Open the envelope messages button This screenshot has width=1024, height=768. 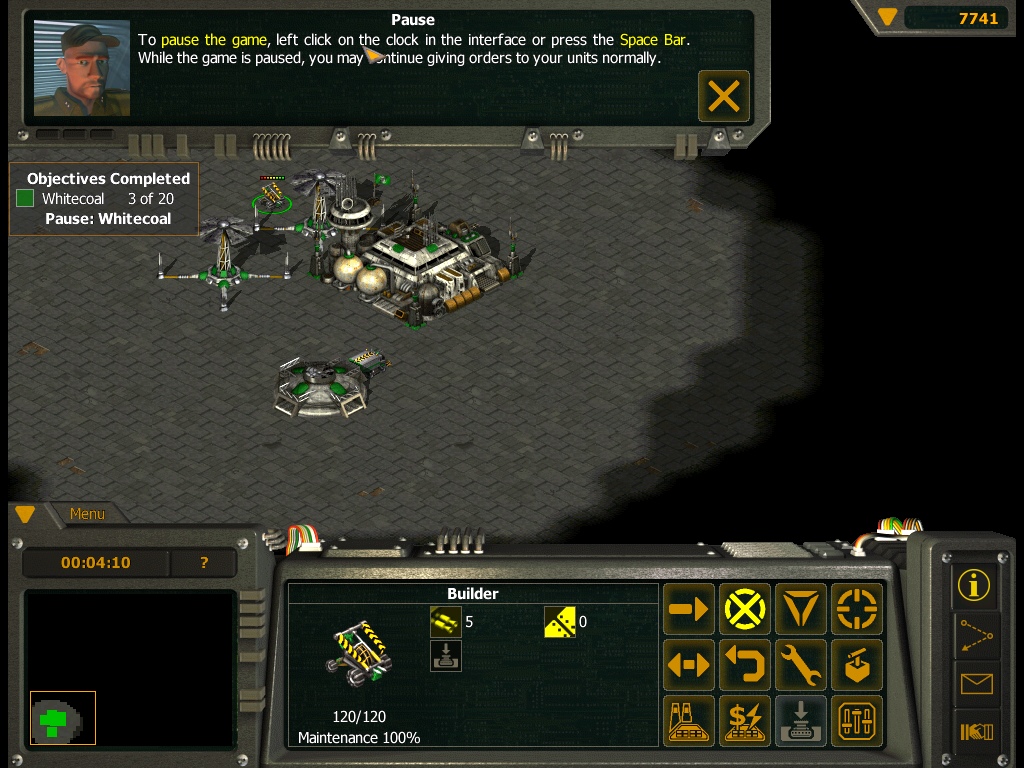[x=975, y=684]
